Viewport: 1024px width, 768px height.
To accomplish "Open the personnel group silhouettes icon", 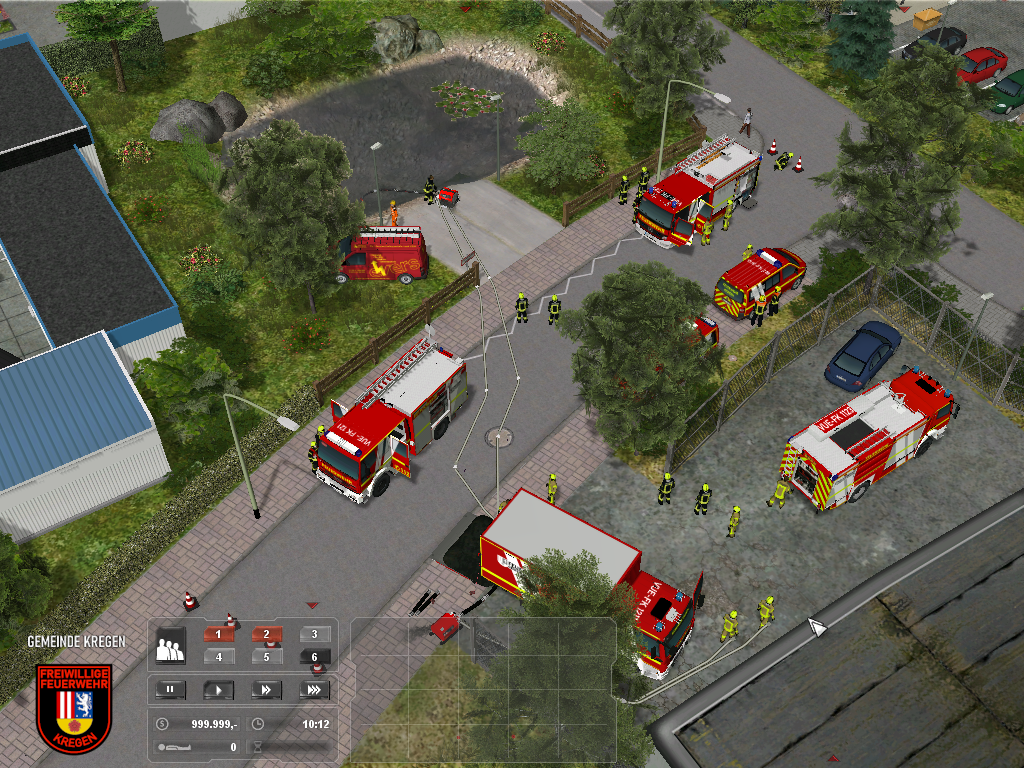I will (171, 645).
